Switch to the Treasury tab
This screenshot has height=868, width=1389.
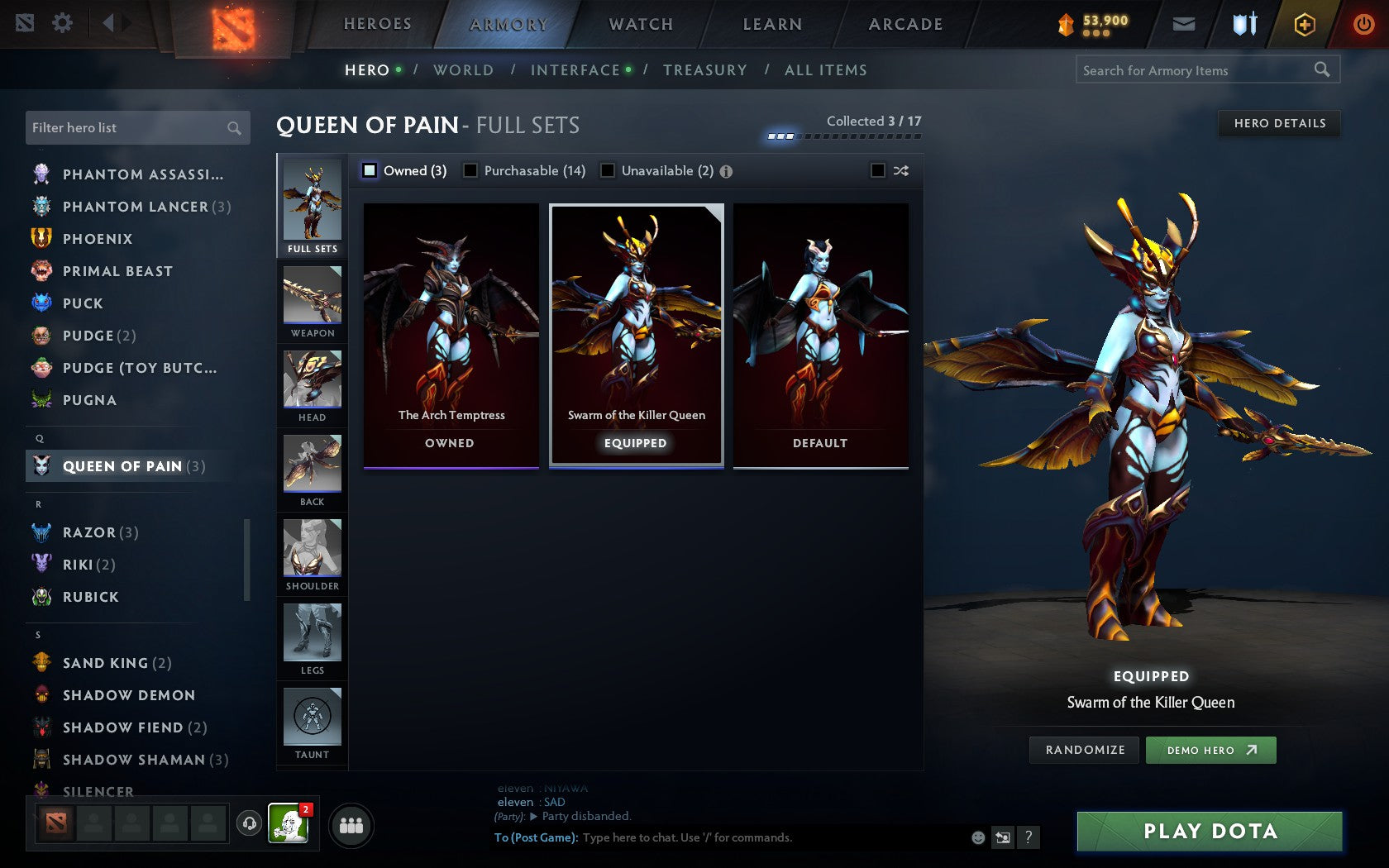[704, 70]
